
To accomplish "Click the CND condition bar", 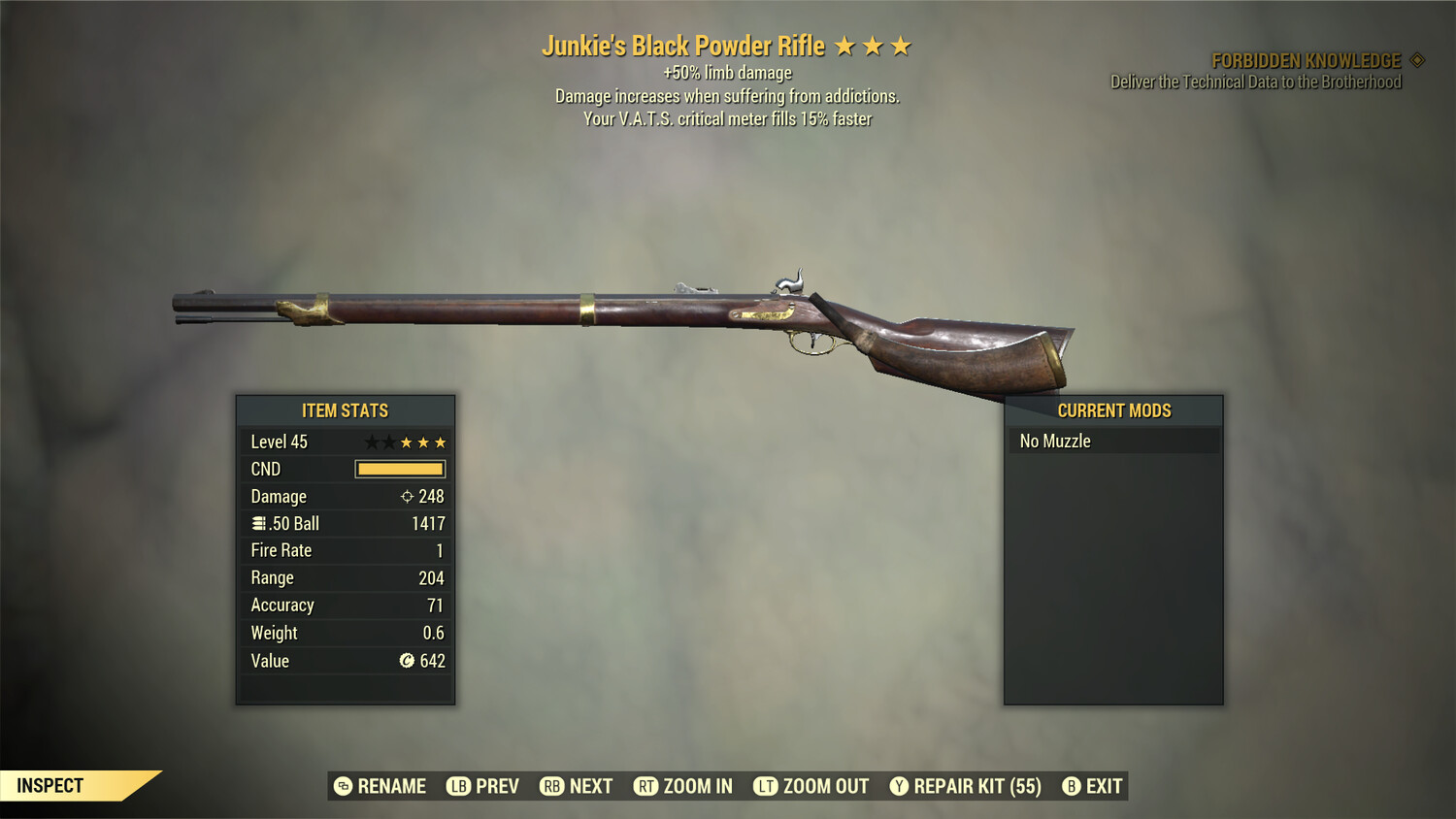I will point(401,469).
